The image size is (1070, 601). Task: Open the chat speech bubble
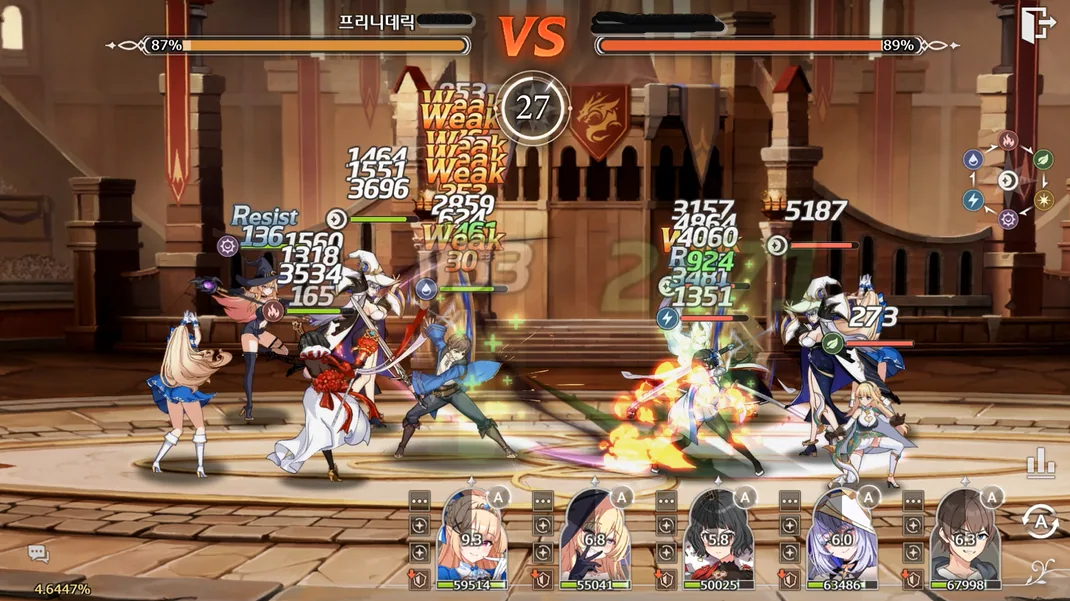click(x=38, y=553)
